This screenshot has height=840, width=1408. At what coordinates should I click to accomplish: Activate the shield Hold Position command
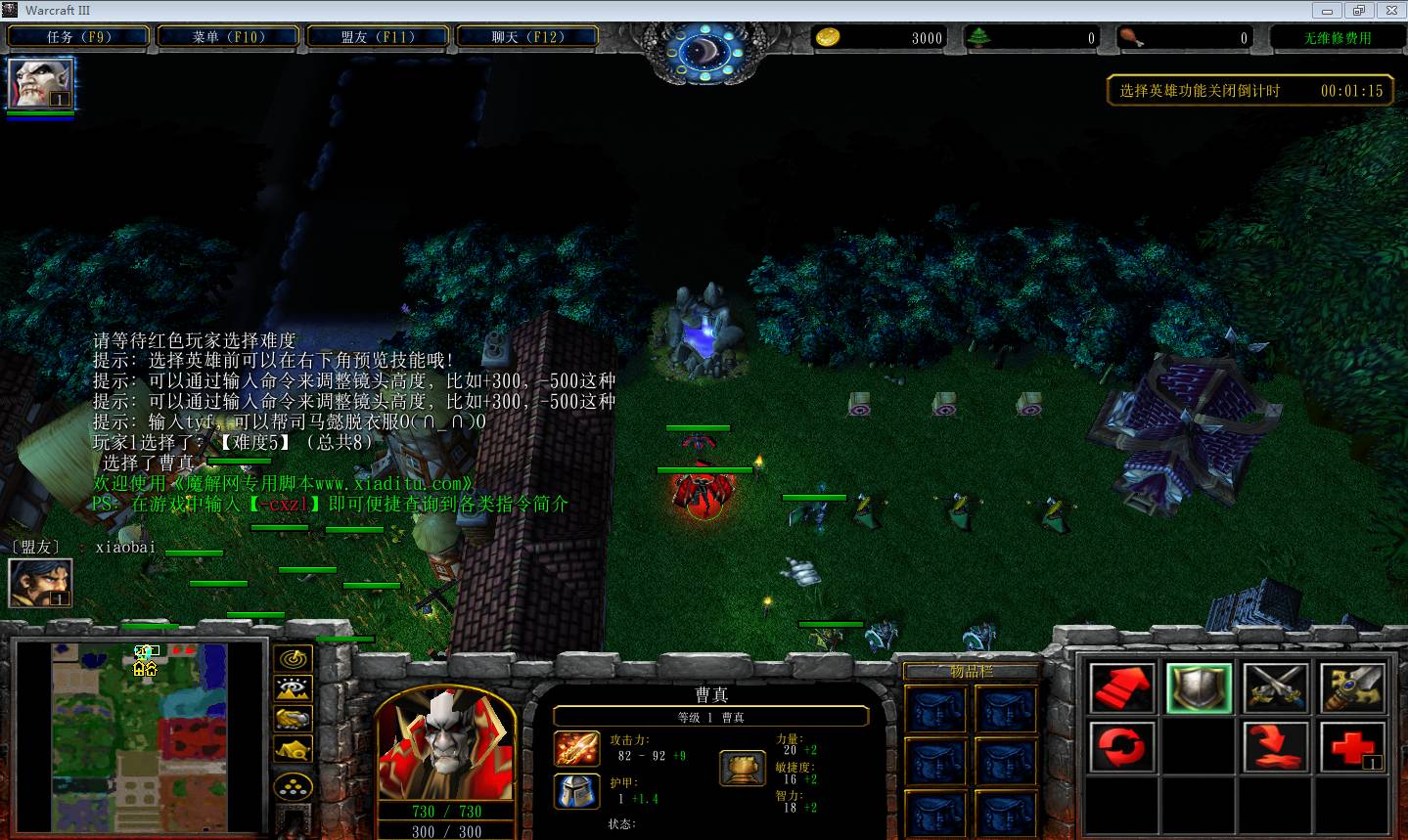[x=1199, y=687]
